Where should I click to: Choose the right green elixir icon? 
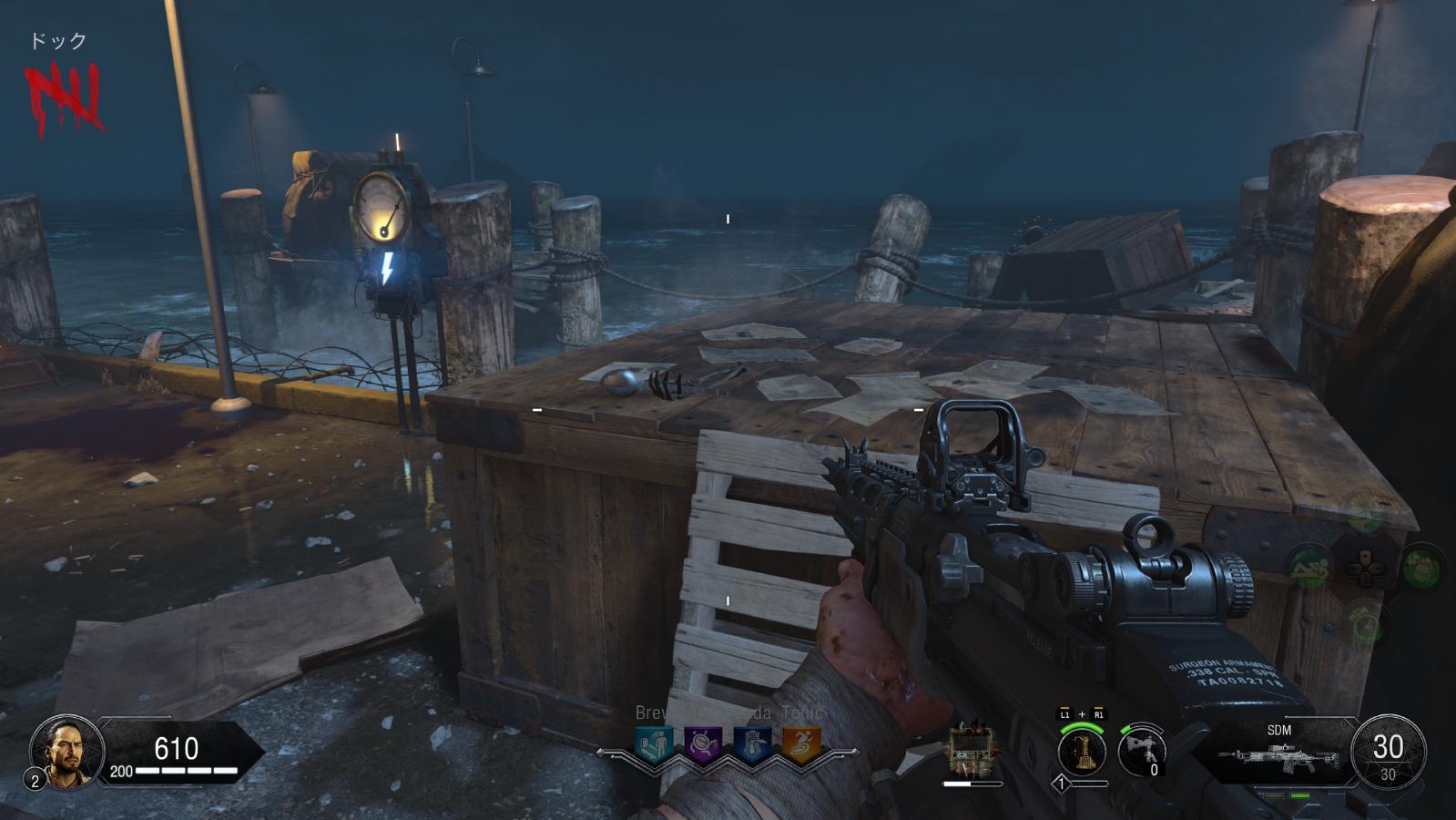tap(1420, 567)
